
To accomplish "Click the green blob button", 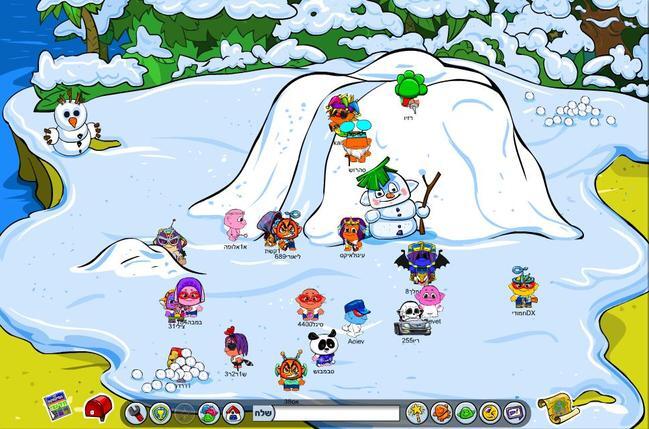I will click(465, 412).
